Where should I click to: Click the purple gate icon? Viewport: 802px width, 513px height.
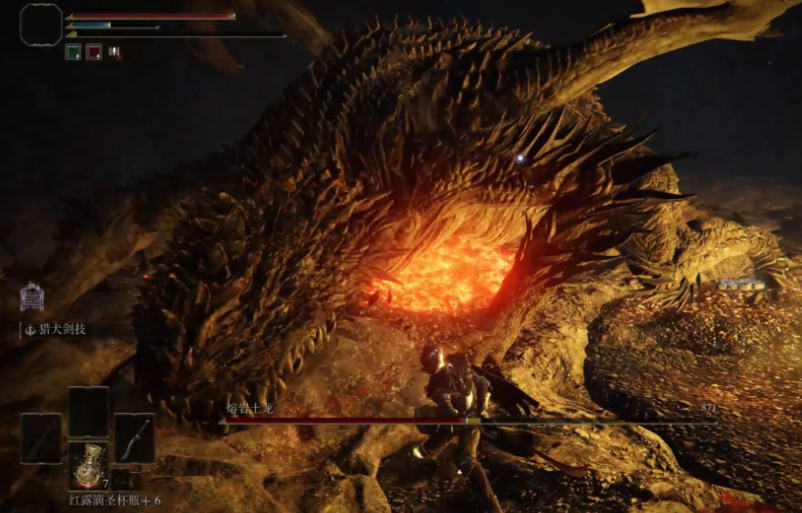(x=32, y=296)
